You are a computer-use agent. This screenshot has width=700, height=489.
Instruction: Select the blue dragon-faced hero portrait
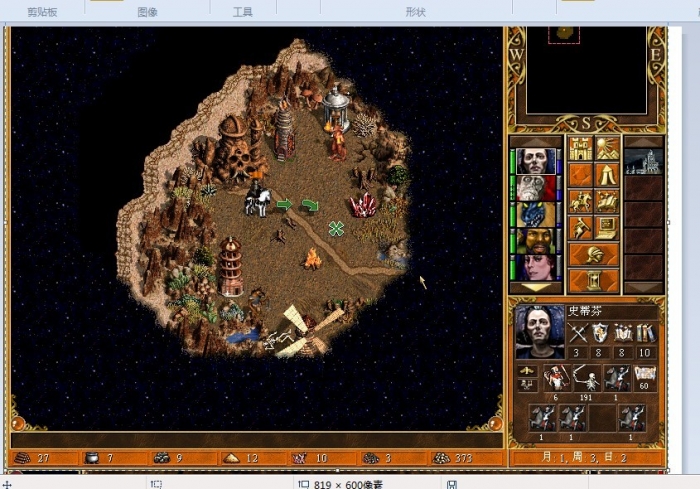click(537, 214)
